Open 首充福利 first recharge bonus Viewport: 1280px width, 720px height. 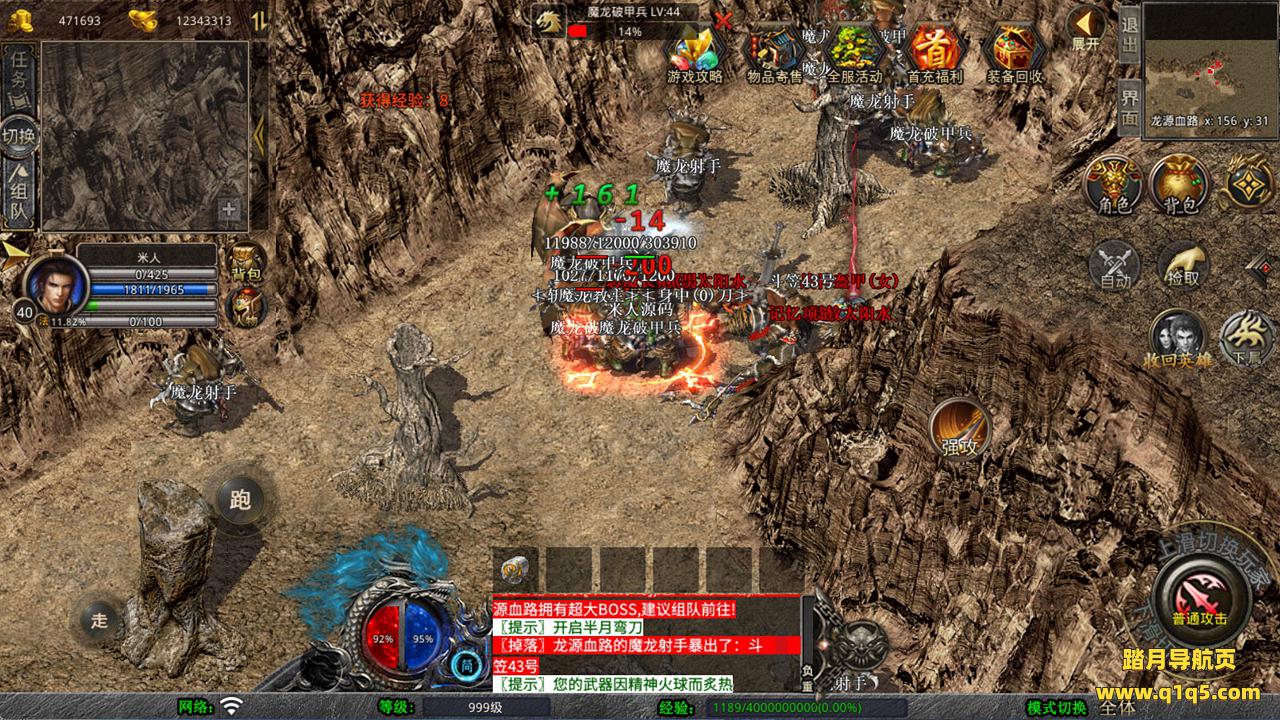[935, 52]
